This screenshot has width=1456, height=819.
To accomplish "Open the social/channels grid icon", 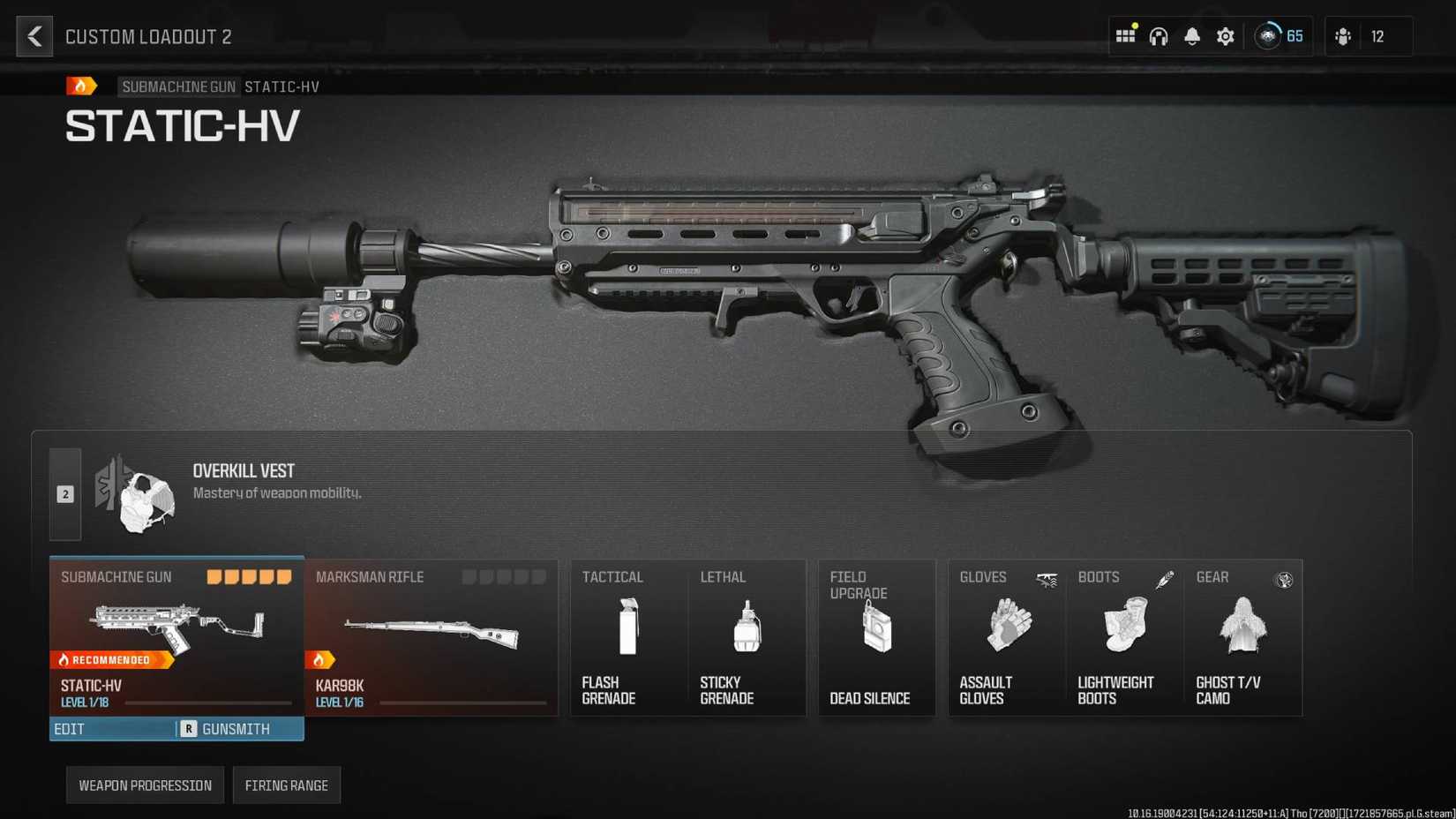I will click(x=1125, y=35).
